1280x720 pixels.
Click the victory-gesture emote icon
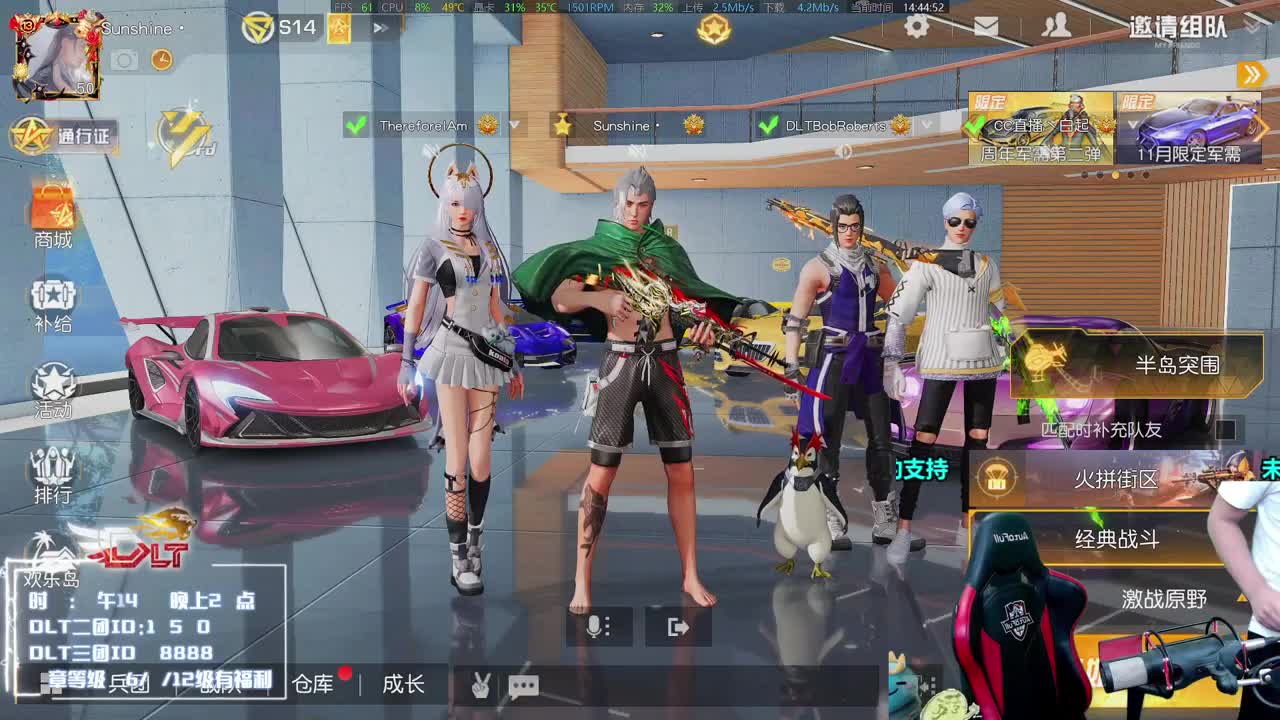pyautogui.click(x=482, y=686)
